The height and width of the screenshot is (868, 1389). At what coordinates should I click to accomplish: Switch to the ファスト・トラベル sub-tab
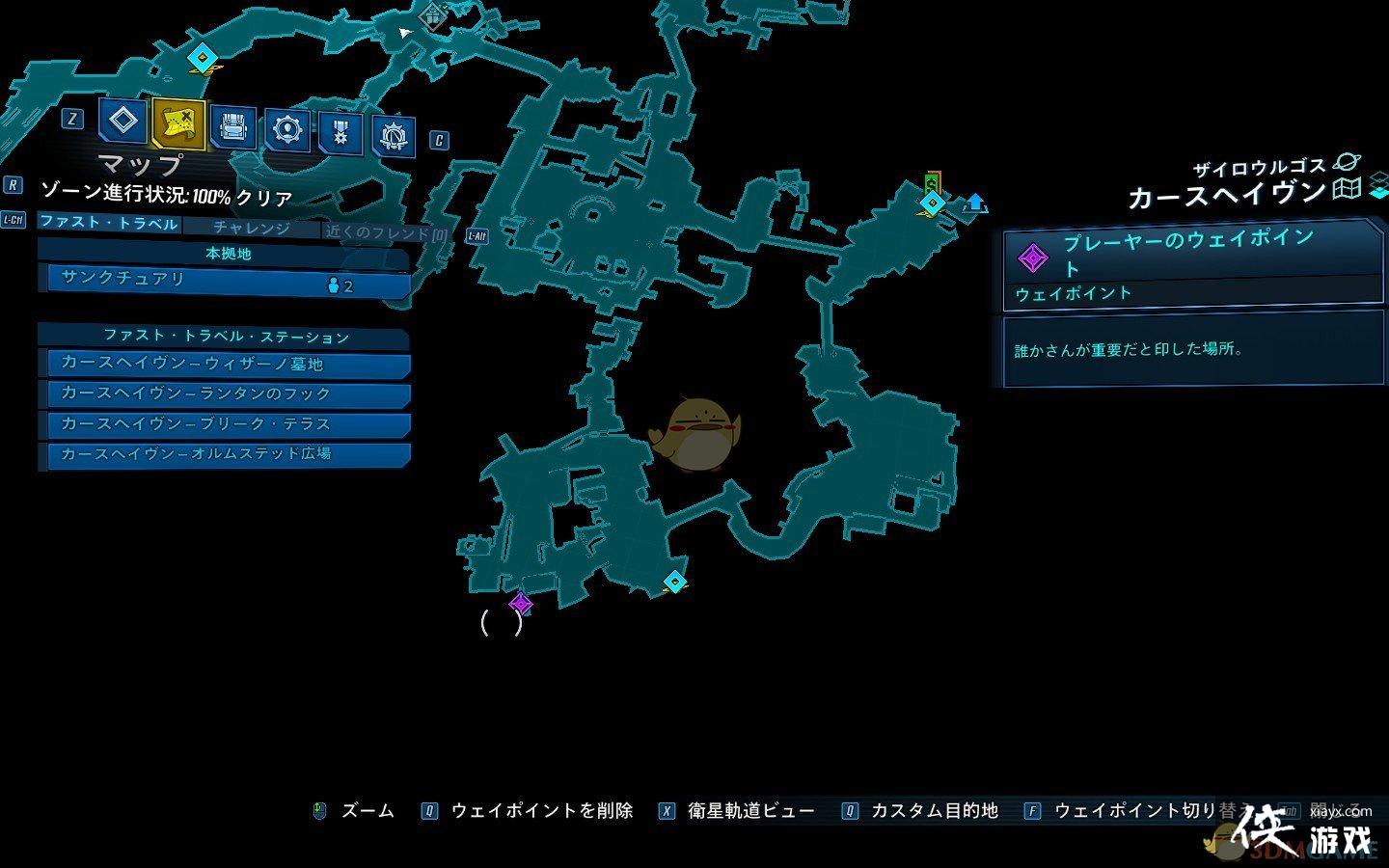[109, 223]
